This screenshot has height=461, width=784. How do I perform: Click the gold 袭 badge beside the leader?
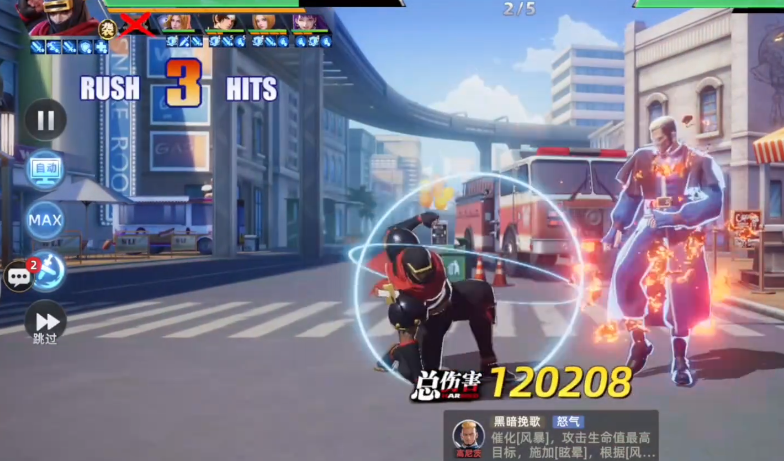tap(108, 28)
